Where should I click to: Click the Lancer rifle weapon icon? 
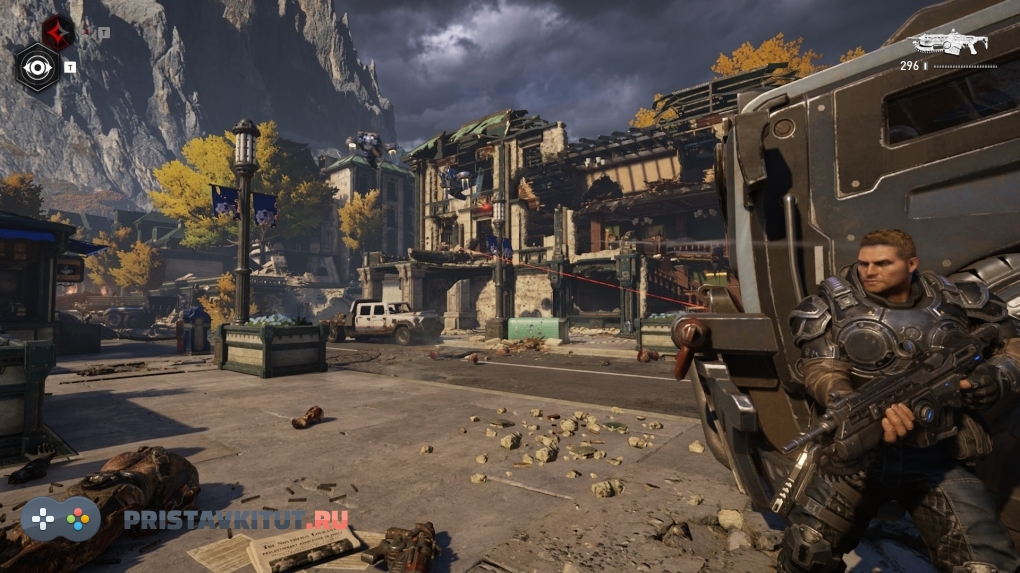pos(949,42)
